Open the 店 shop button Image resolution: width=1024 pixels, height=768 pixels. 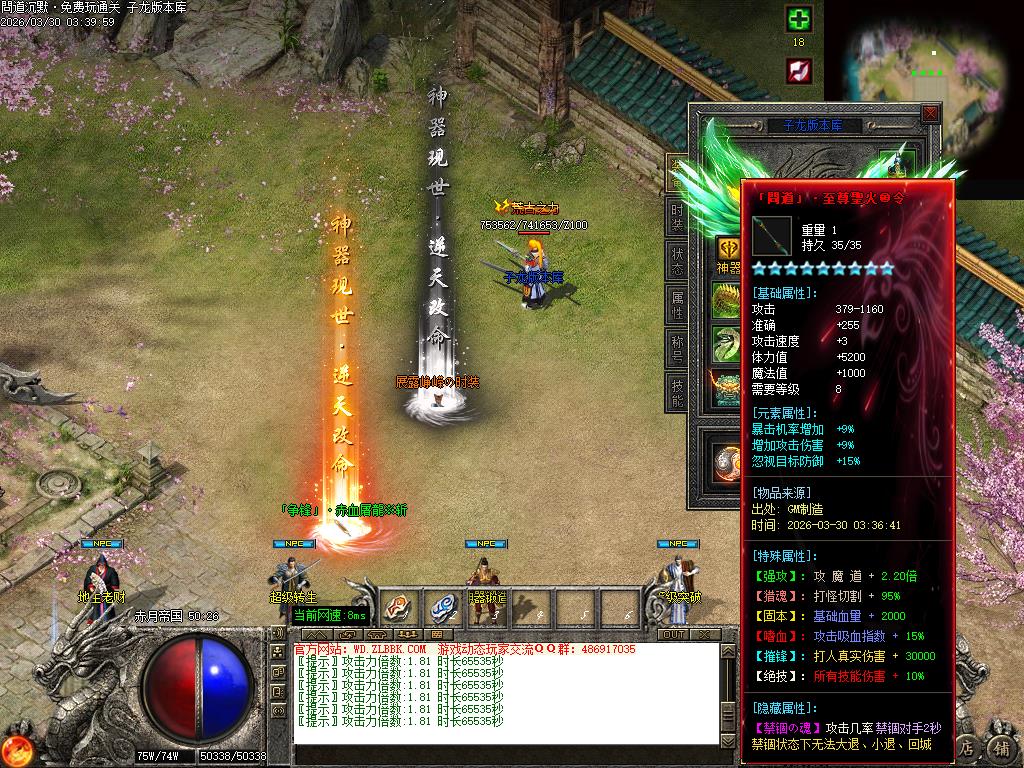click(966, 748)
